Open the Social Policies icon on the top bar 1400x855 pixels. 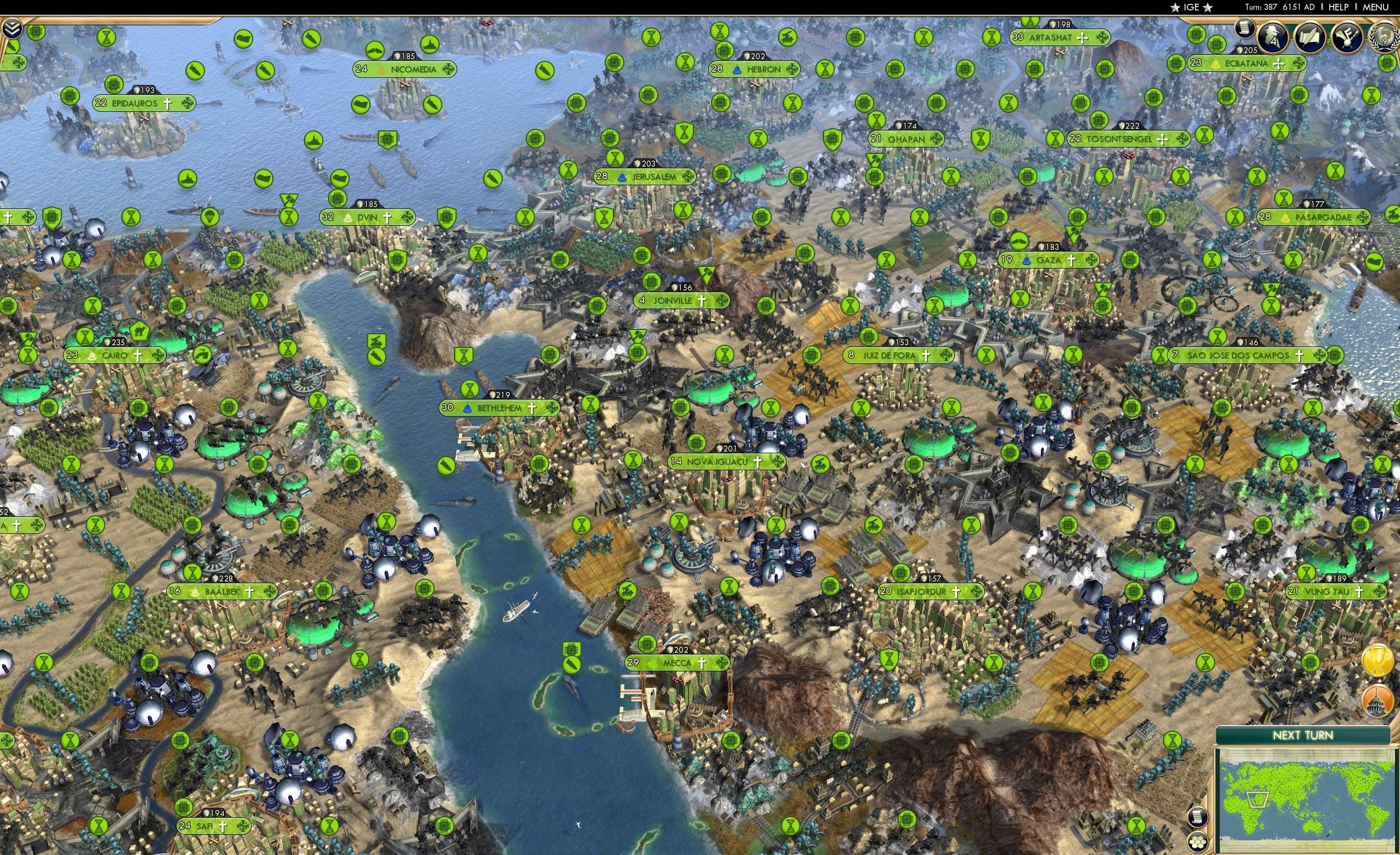pyautogui.click(x=1349, y=38)
